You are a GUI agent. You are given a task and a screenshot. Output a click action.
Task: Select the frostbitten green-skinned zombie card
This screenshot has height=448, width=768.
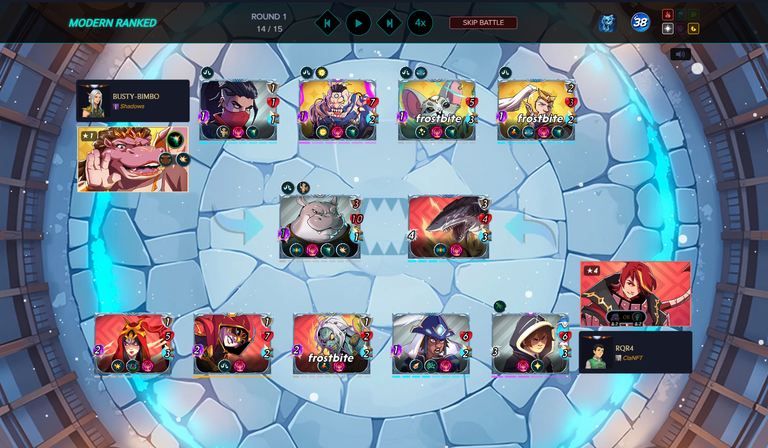tap(331, 344)
